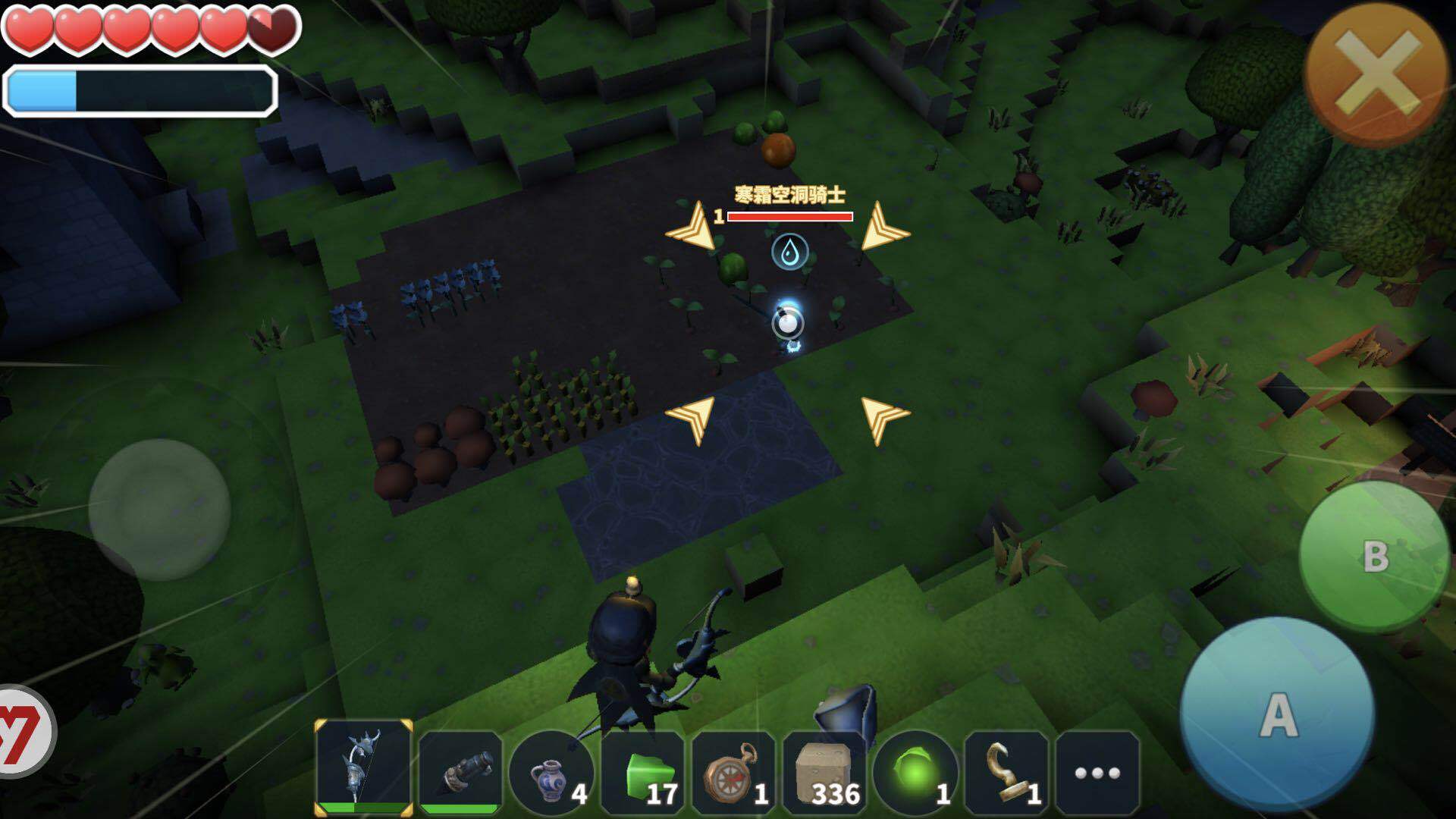This screenshot has height=819, width=1456.
Task: Tap the blue A action button
Action: click(x=1278, y=714)
